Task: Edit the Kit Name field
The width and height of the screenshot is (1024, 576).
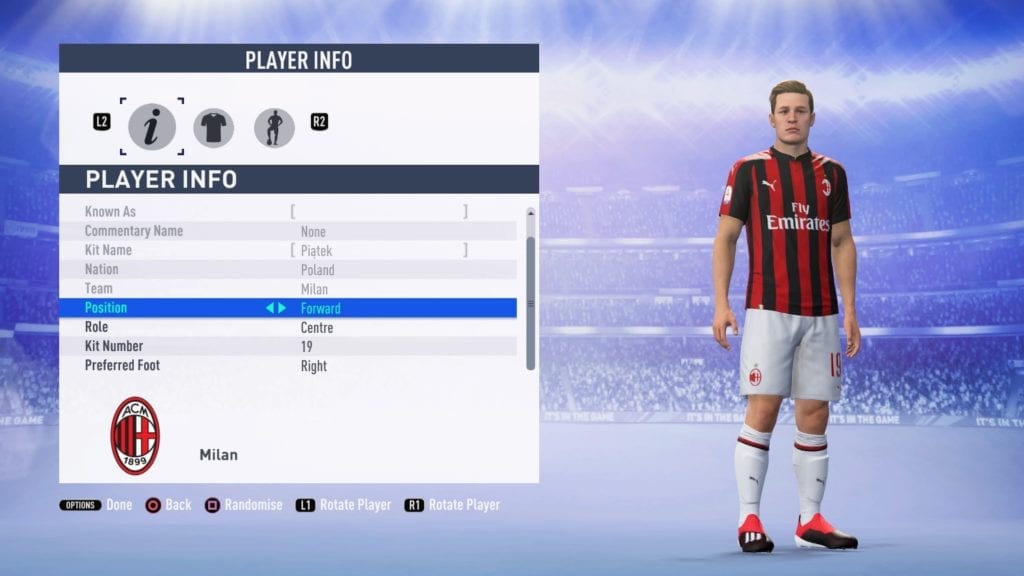Action: (x=378, y=250)
